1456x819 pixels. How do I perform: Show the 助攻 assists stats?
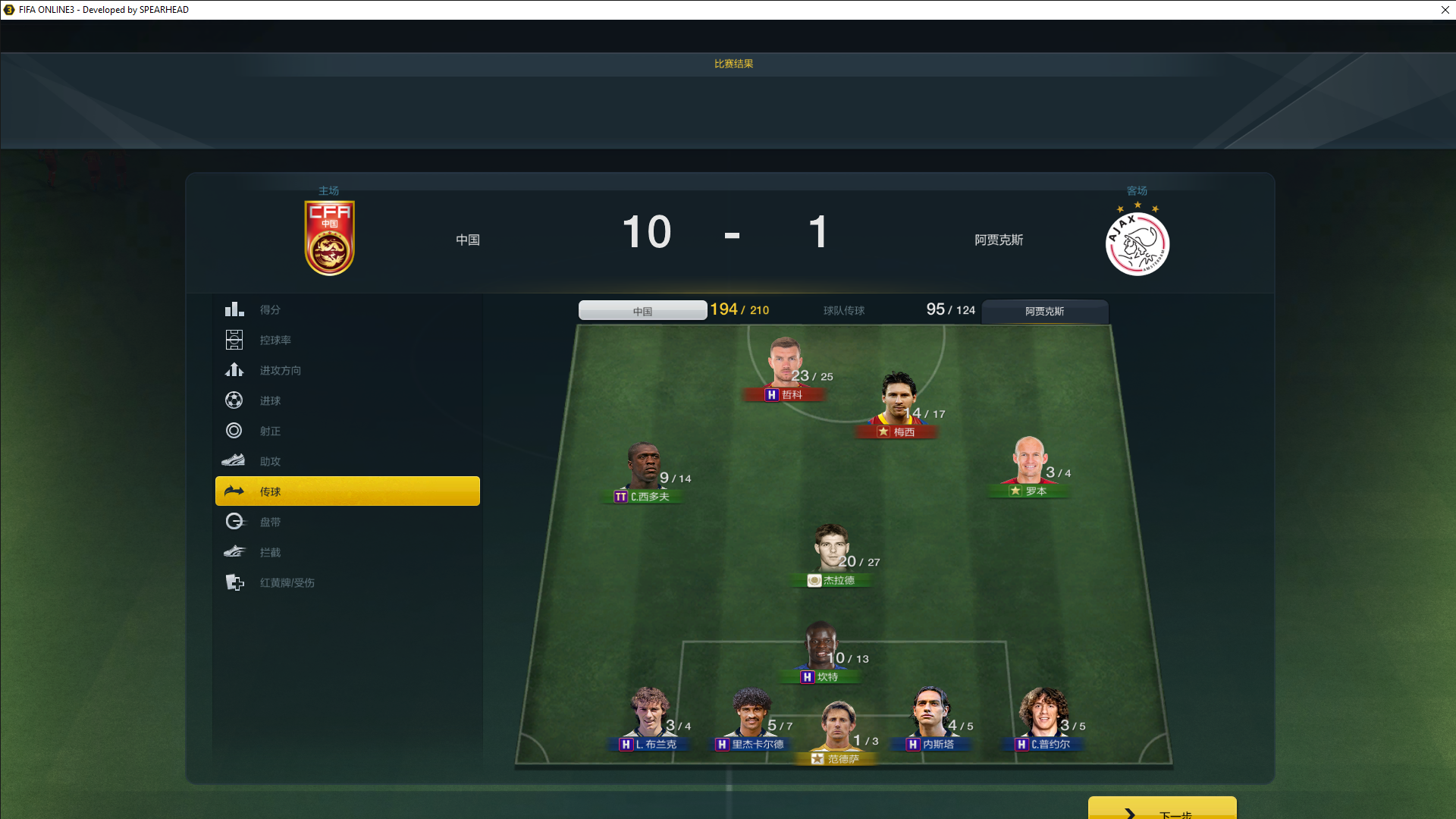coord(270,461)
